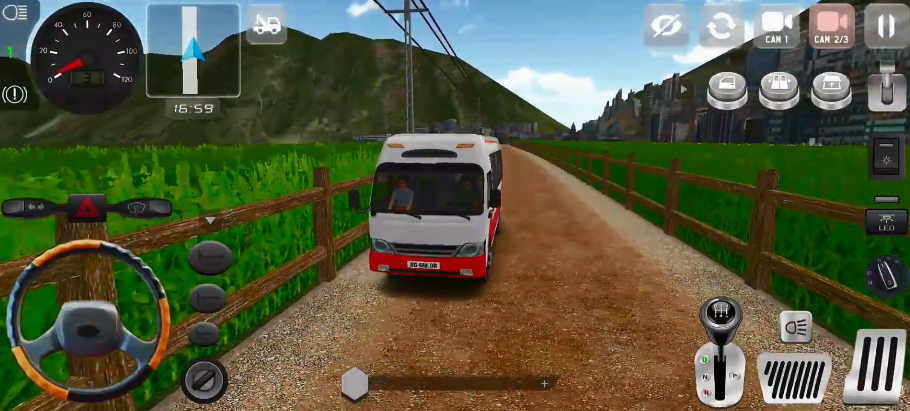
Task: Tap the circular arrows rotate button
Action: pos(720,26)
